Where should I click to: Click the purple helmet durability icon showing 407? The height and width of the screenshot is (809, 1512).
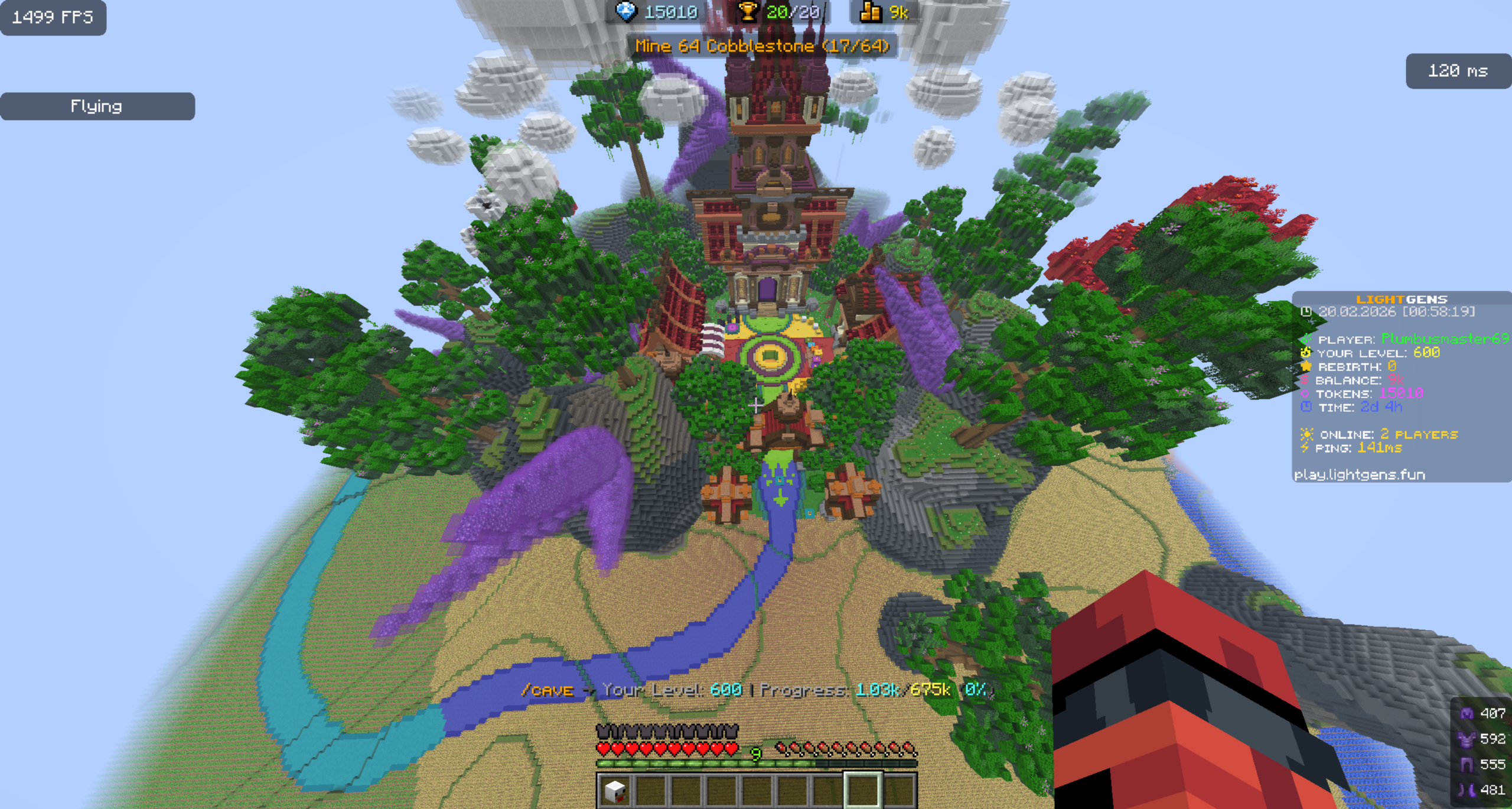point(1467,713)
